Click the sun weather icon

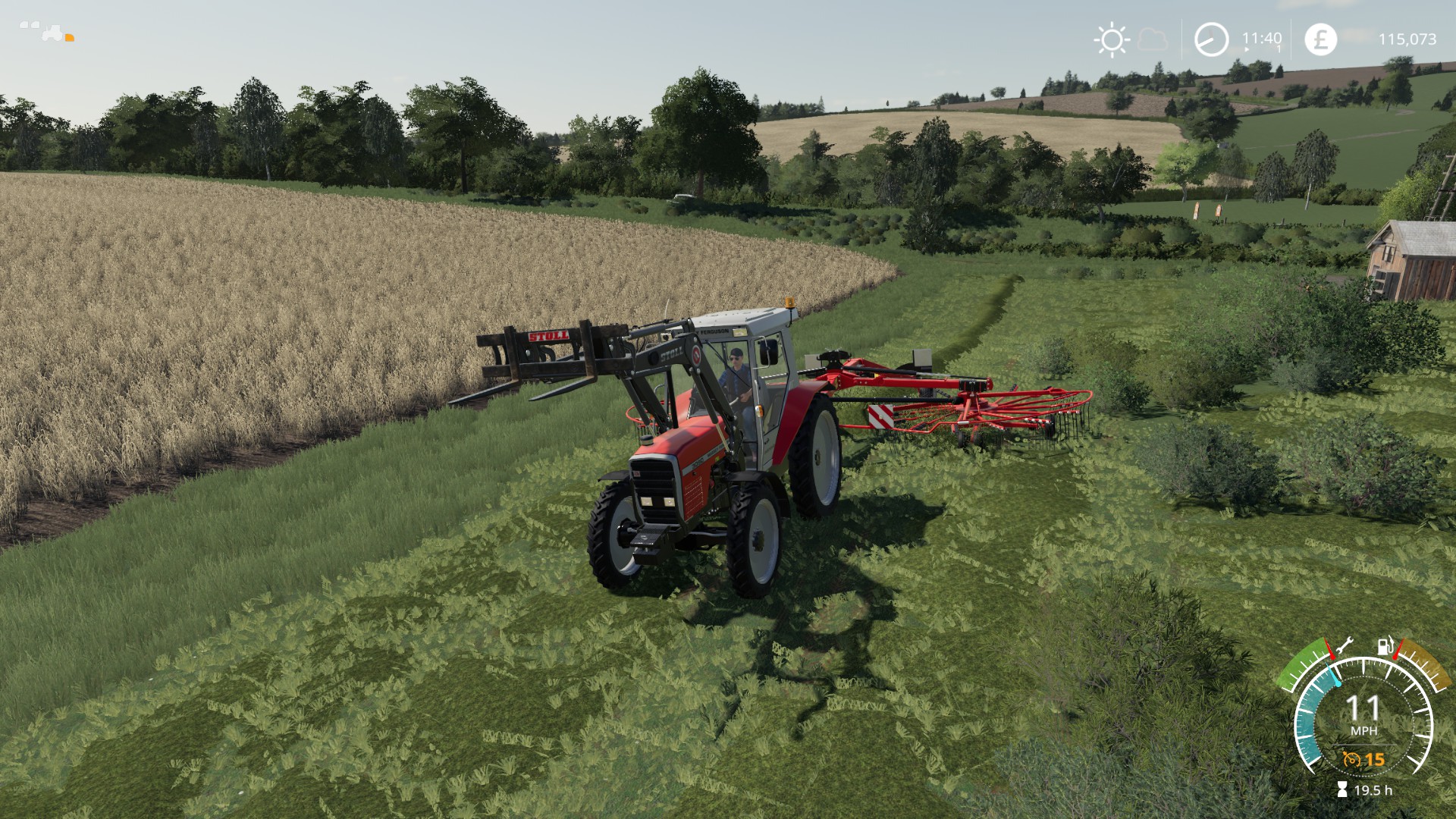1112,39
